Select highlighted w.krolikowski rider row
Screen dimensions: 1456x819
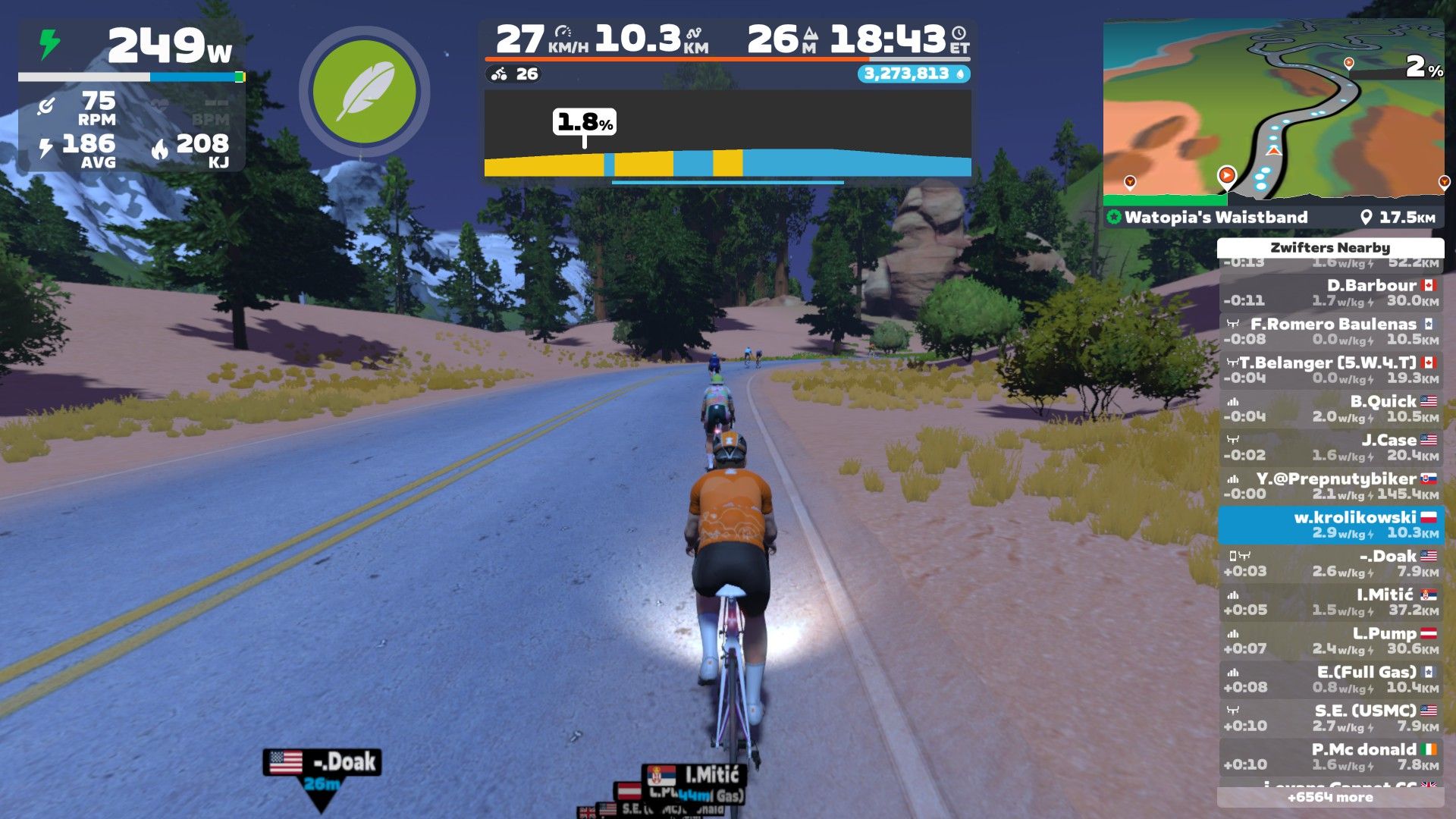pyautogui.click(x=1331, y=525)
